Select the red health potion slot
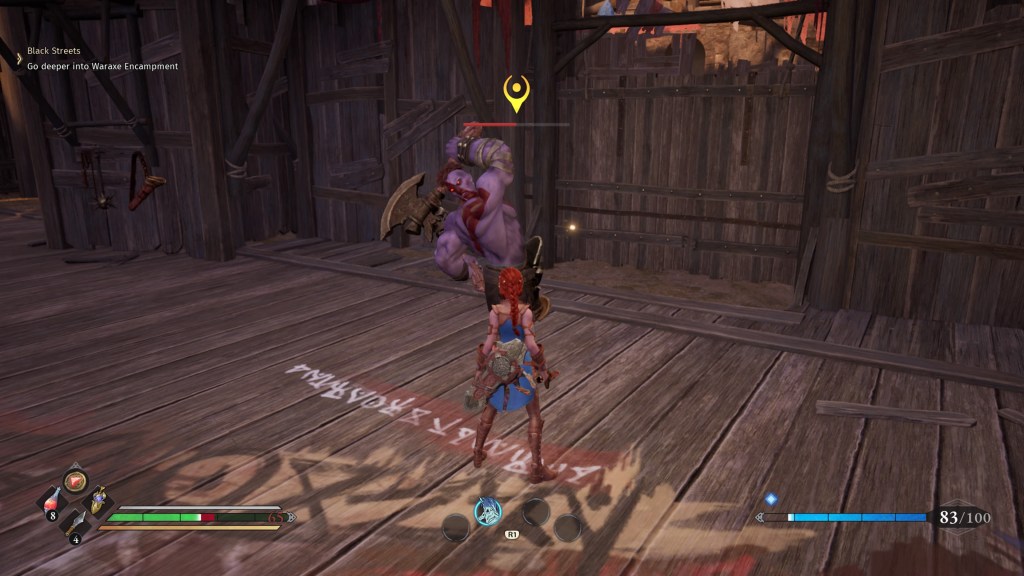Screen dimensions: 1024x576 (52, 502)
